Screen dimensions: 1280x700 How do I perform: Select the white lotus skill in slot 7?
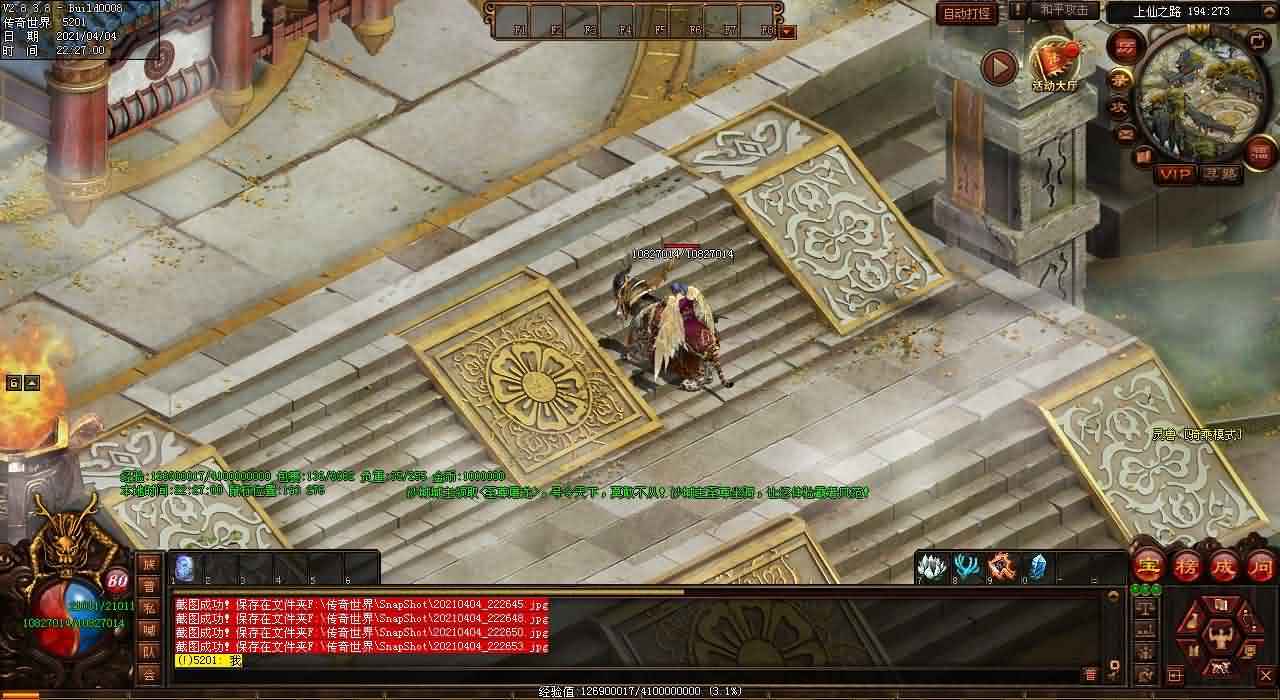[932, 566]
